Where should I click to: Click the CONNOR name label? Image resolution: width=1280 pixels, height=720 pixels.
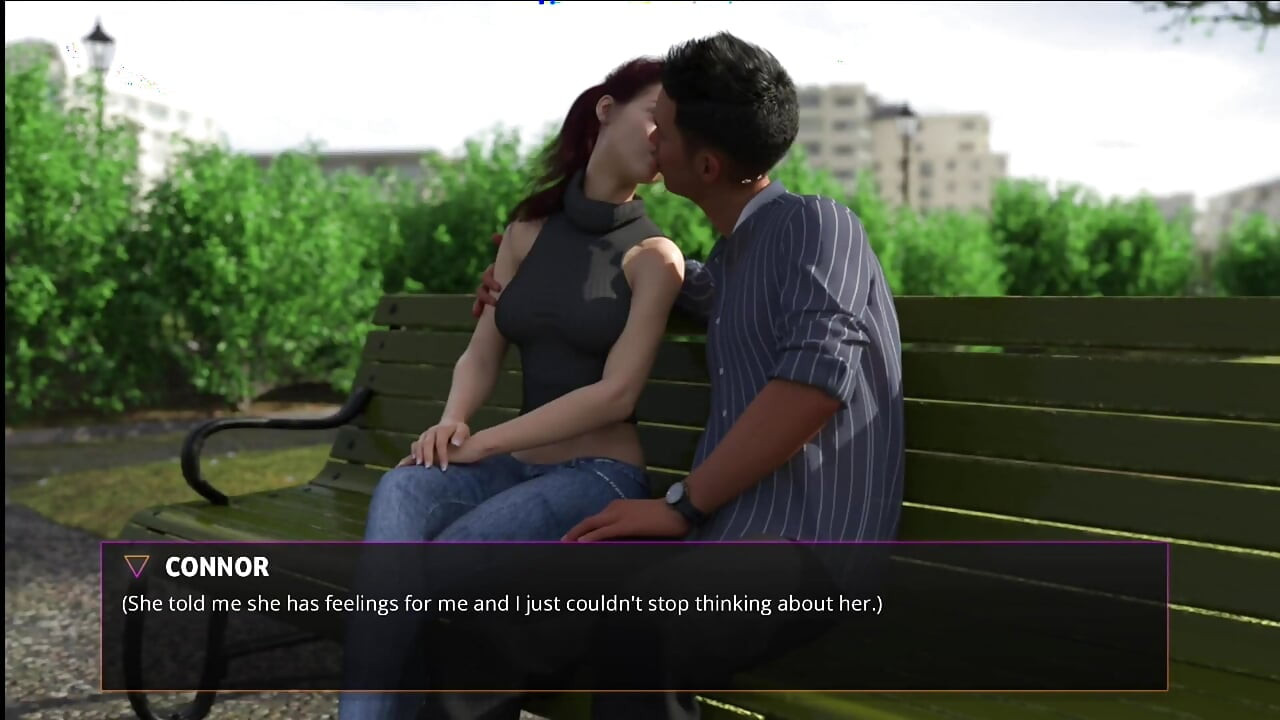(217, 567)
